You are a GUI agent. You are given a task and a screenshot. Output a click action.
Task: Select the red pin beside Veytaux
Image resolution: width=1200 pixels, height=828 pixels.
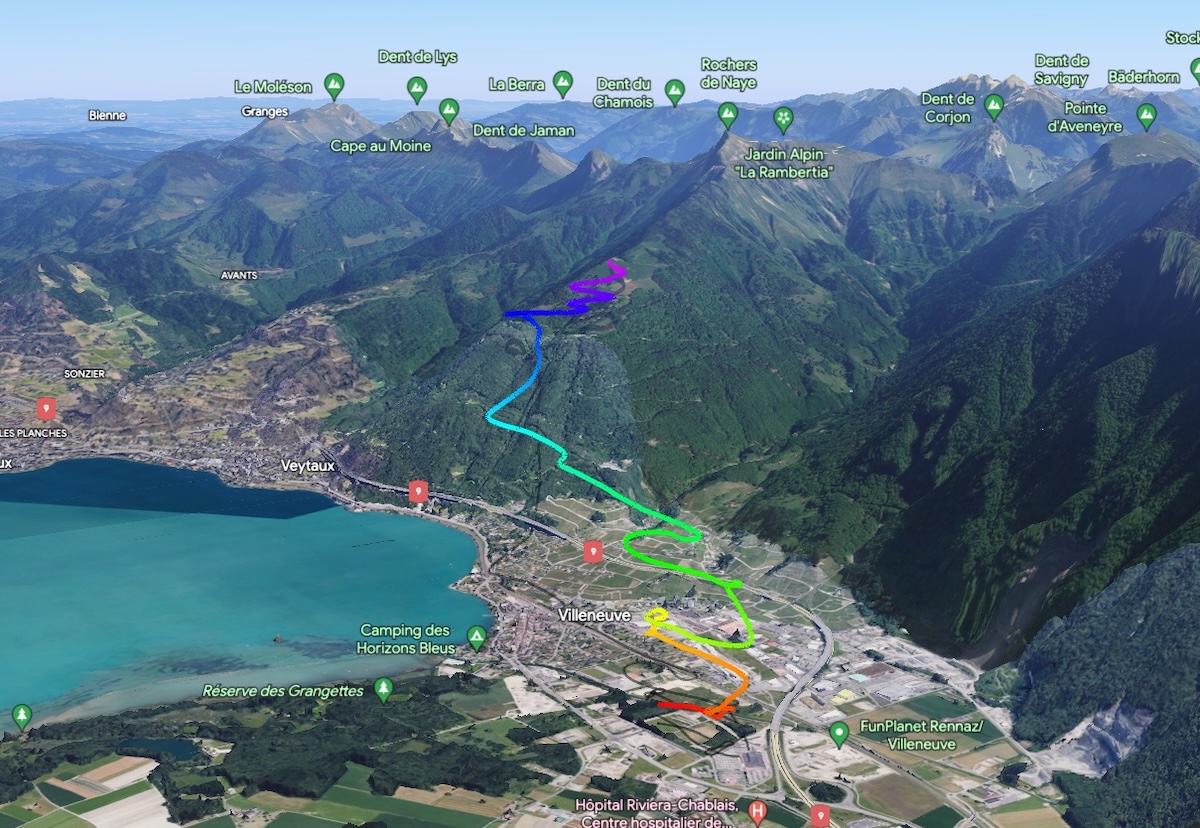pyautogui.click(x=418, y=491)
